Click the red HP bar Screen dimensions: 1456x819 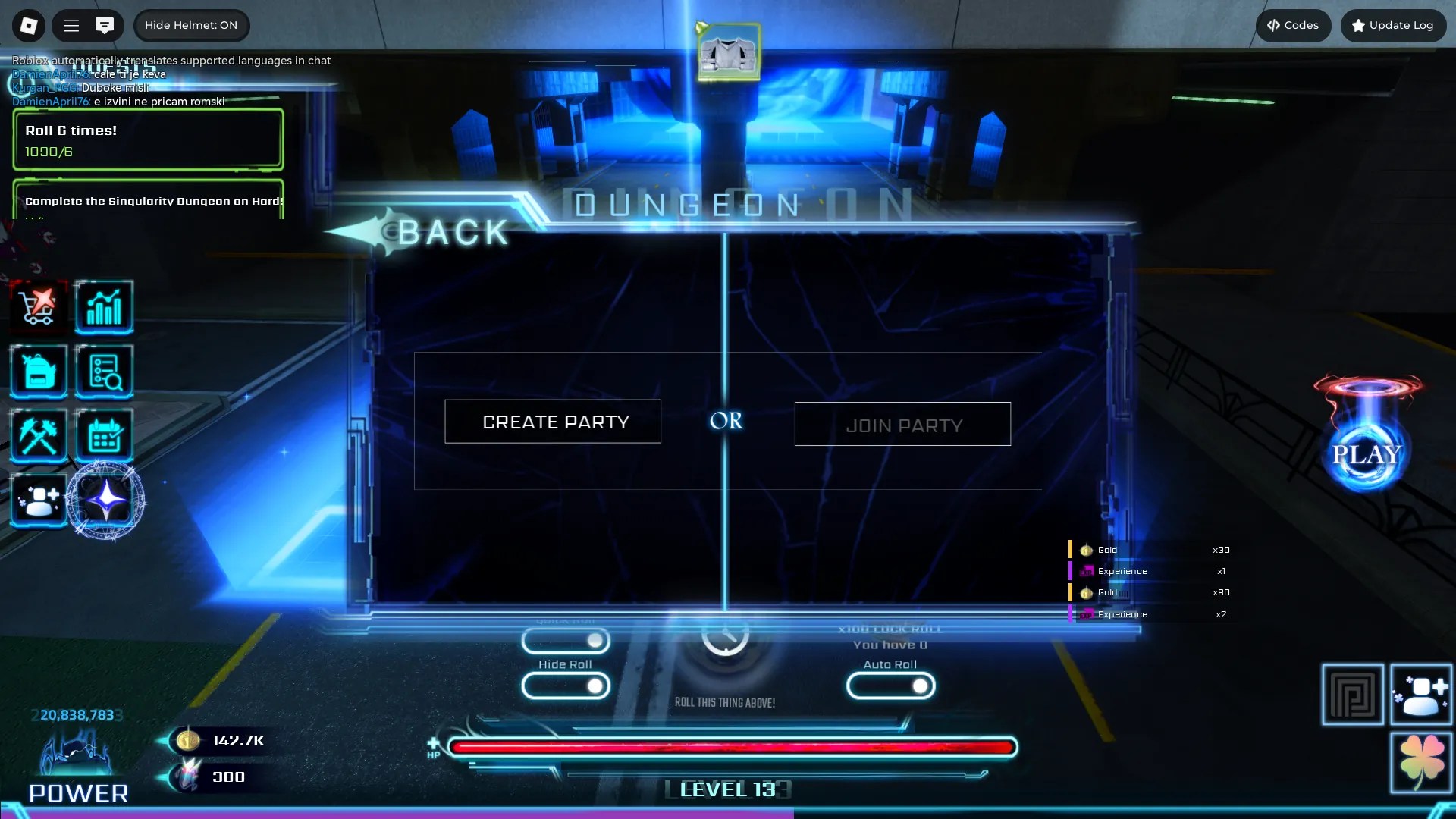click(x=728, y=747)
